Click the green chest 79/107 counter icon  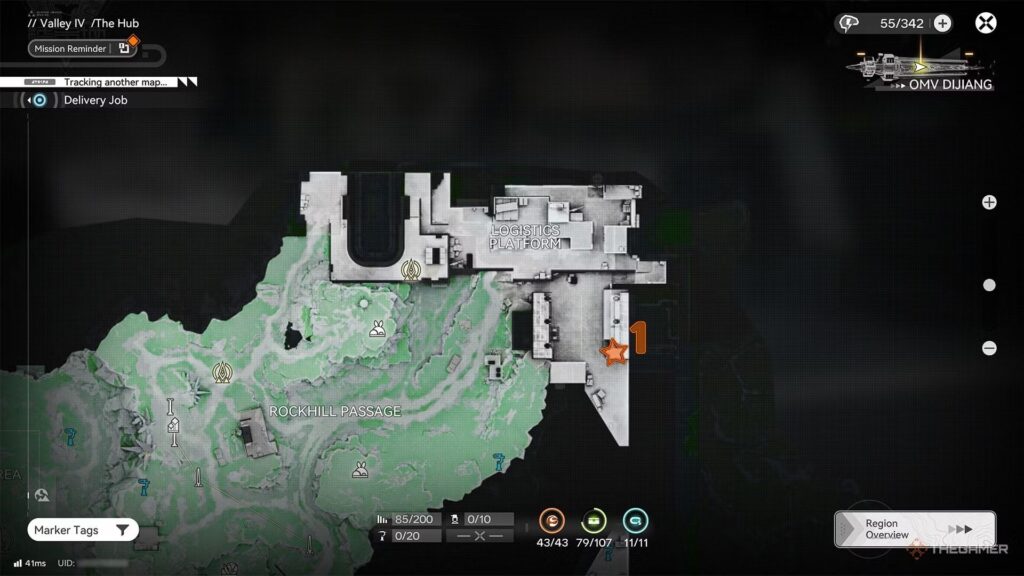click(x=594, y=520)
